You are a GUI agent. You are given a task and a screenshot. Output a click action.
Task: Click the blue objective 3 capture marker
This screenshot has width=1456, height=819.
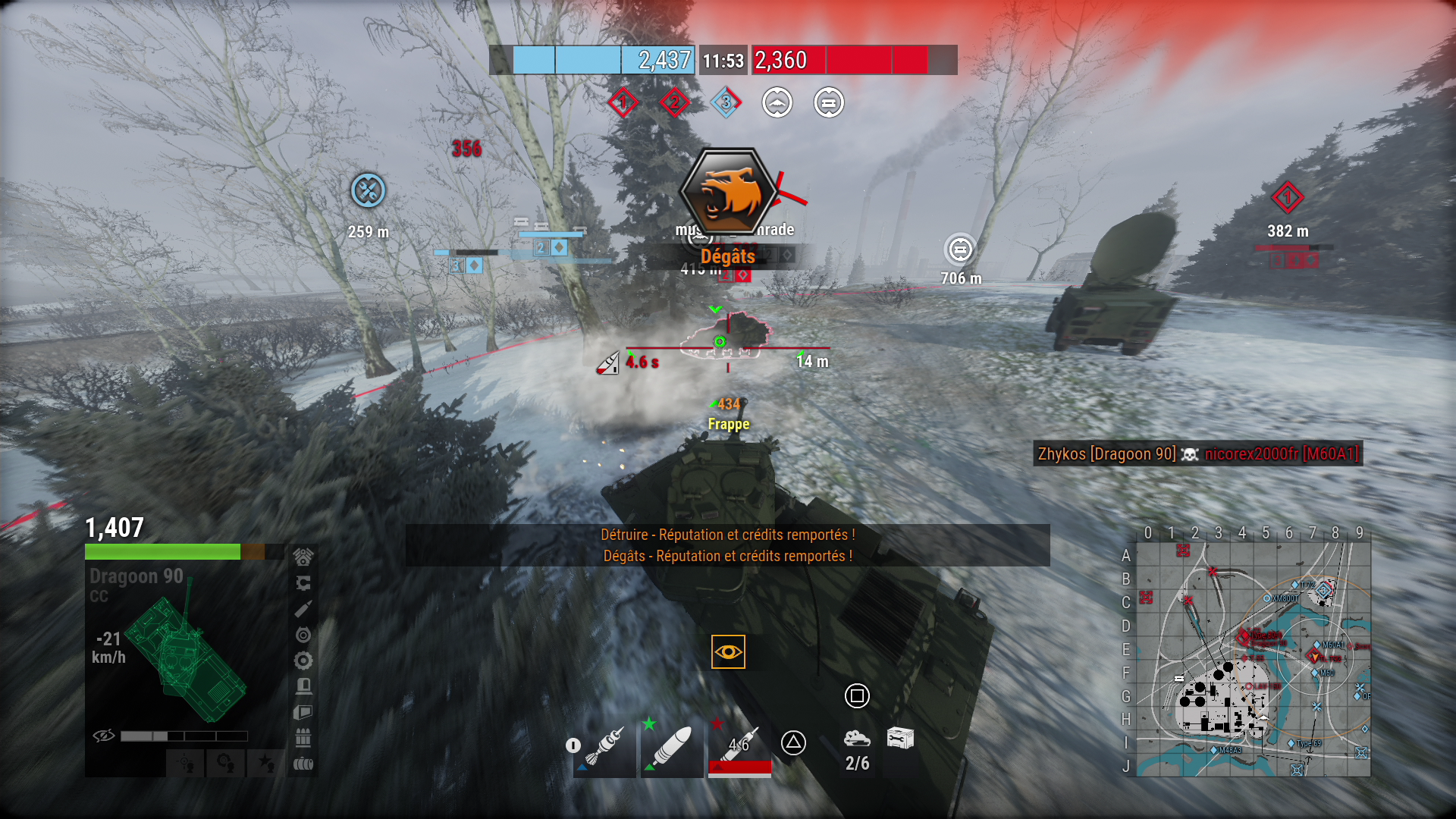pyautogui.click(x=726, y=102)
